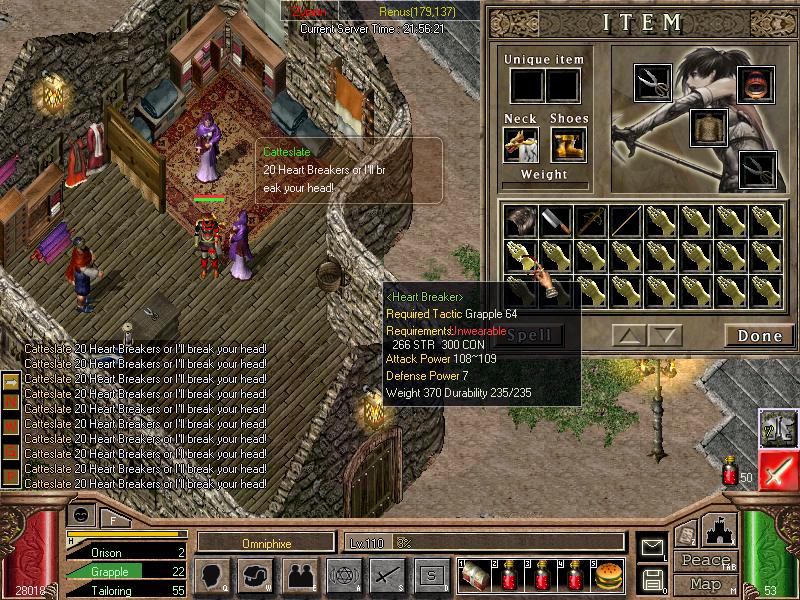Click the red sword attack icon
Image resolution: width=800 pixels, height=600 pixels.
pos(777,470)
